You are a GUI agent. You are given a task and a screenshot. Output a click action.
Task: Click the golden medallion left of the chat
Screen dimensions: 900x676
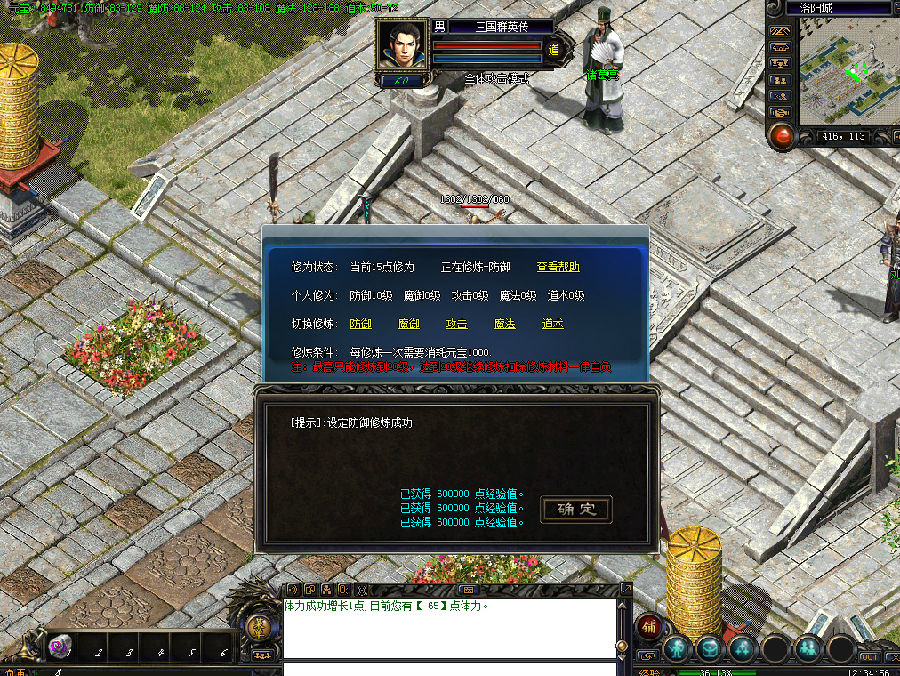point(259,628)
